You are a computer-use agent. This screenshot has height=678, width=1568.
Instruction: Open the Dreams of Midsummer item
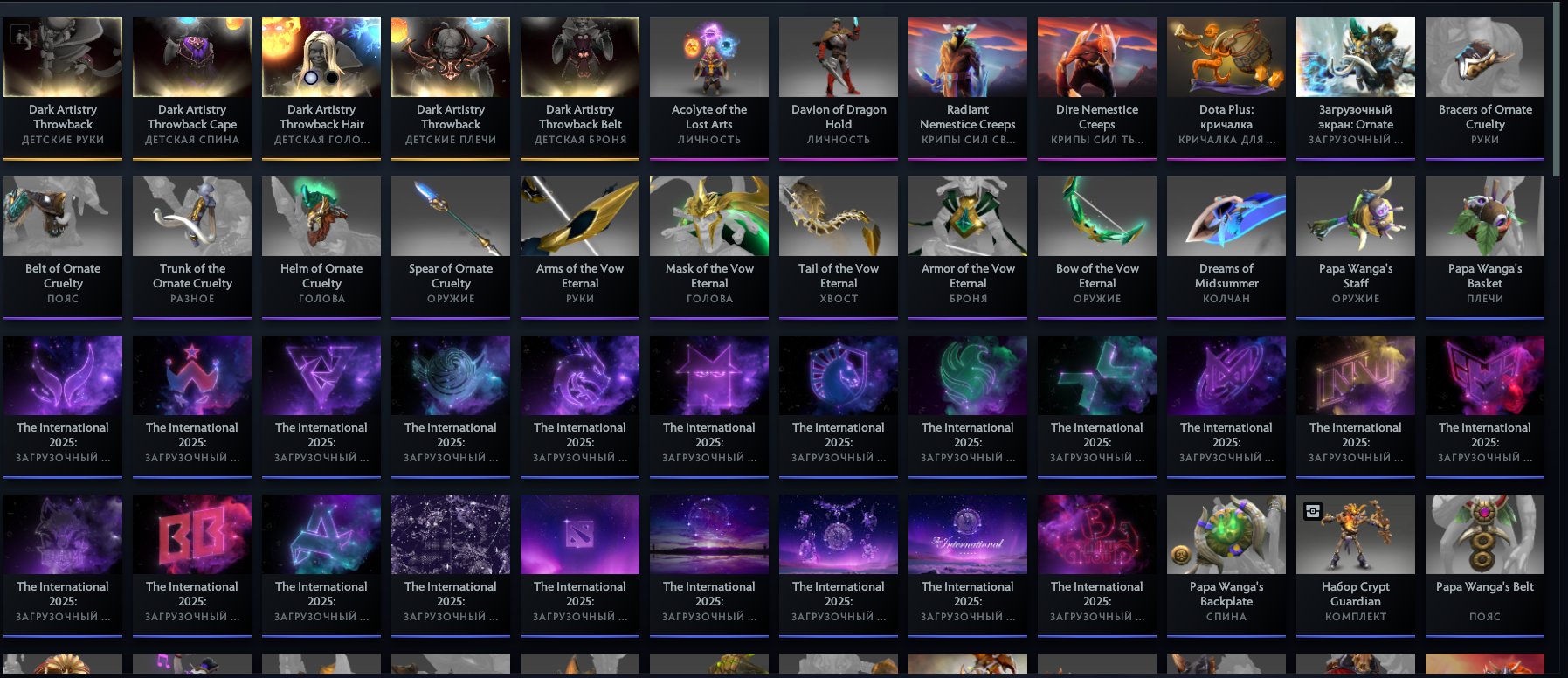point(1226,216)
